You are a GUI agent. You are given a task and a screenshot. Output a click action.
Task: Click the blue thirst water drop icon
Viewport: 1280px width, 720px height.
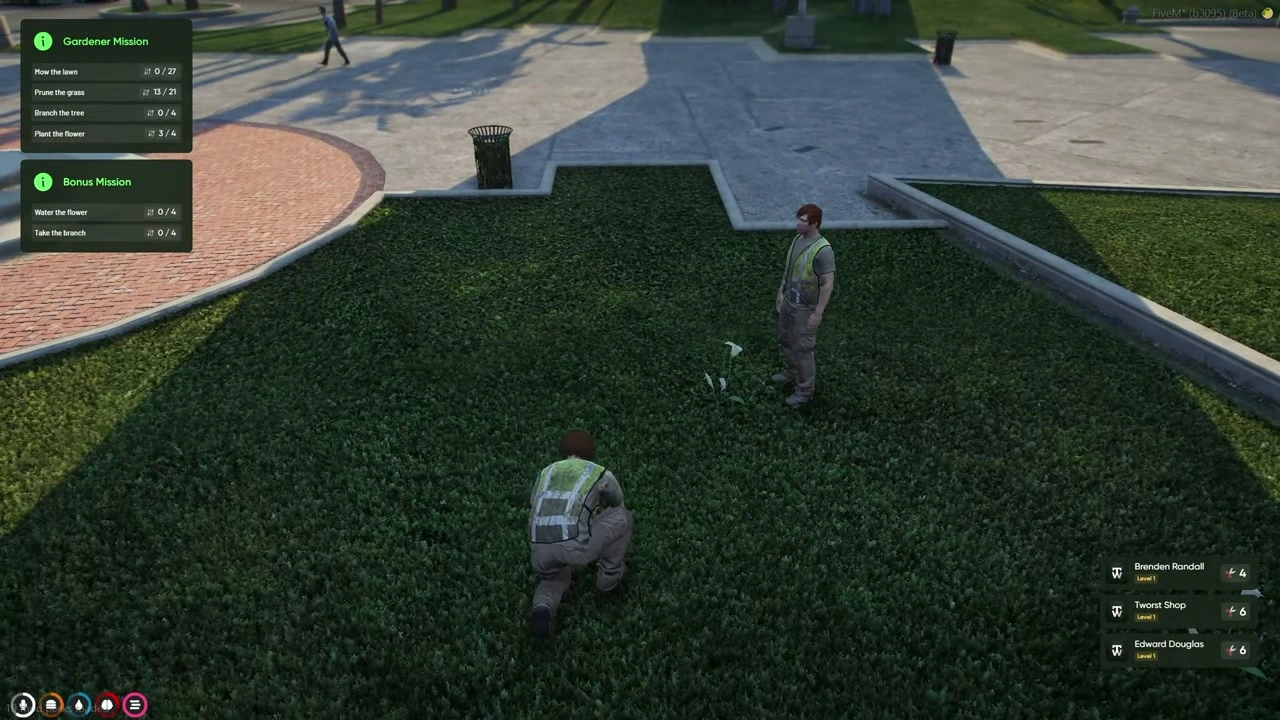pyautogui.click(x=79, y=704)
